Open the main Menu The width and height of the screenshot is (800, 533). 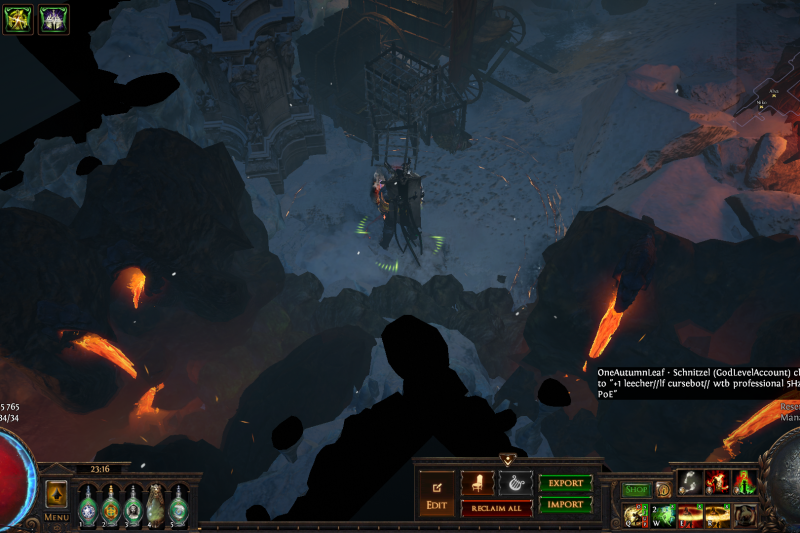[x=56, y=517]
